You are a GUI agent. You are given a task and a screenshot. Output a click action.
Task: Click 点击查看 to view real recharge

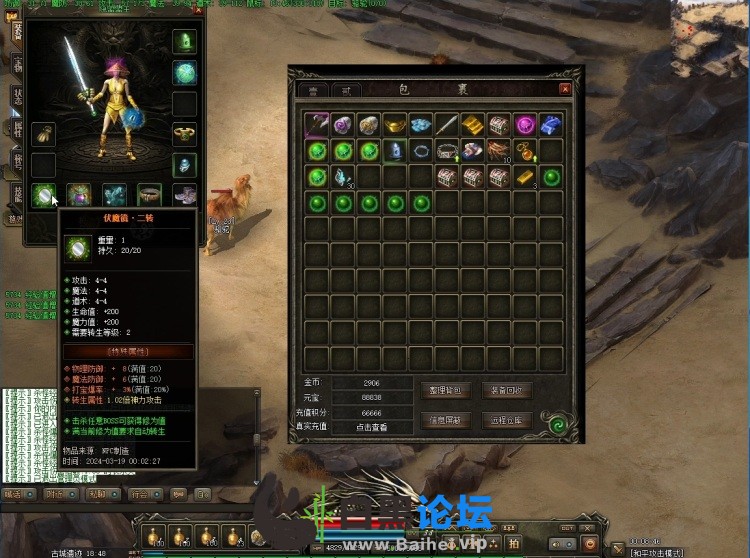(371, 427)
